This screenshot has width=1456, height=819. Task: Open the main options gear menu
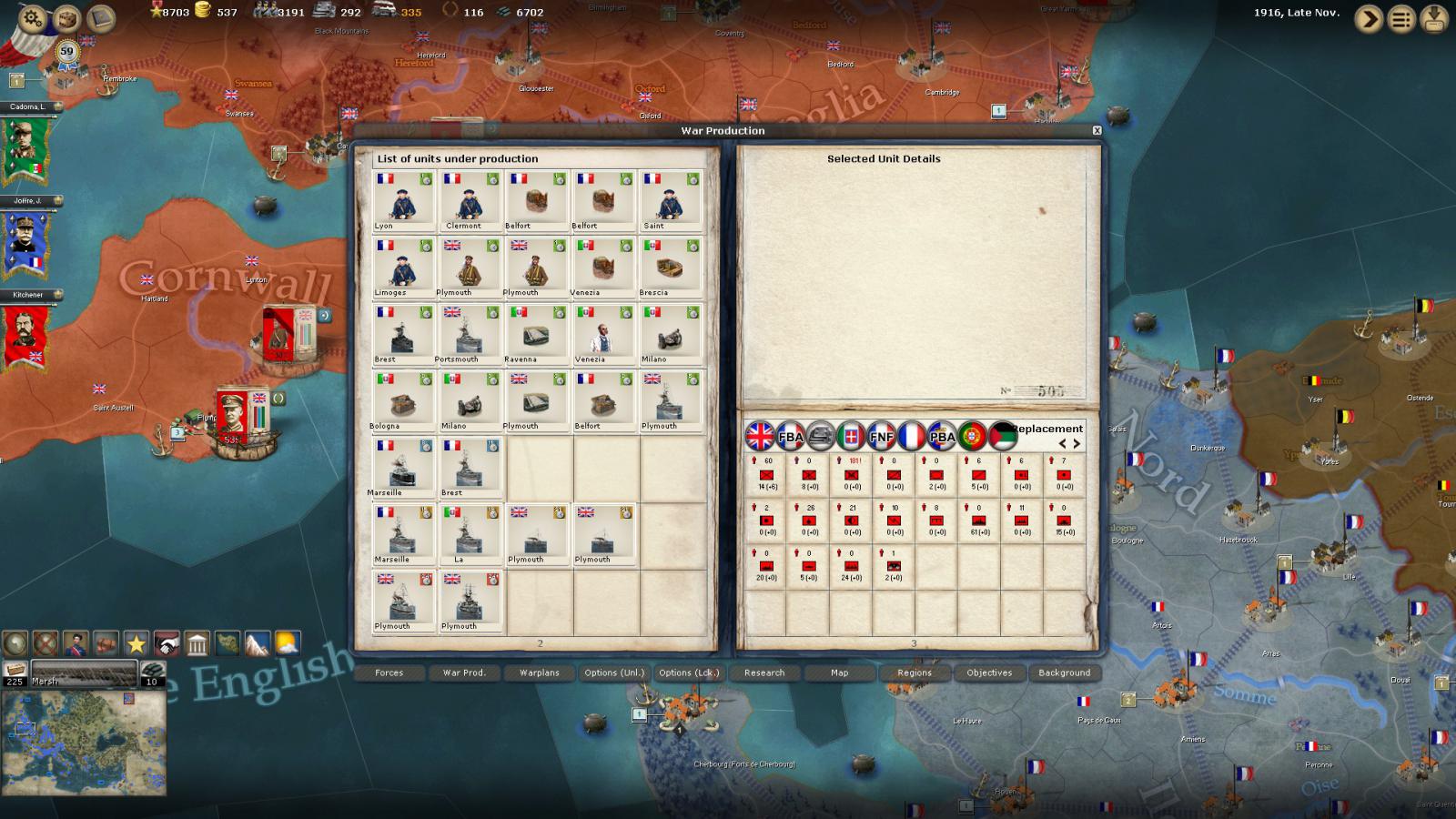point(33,17)
